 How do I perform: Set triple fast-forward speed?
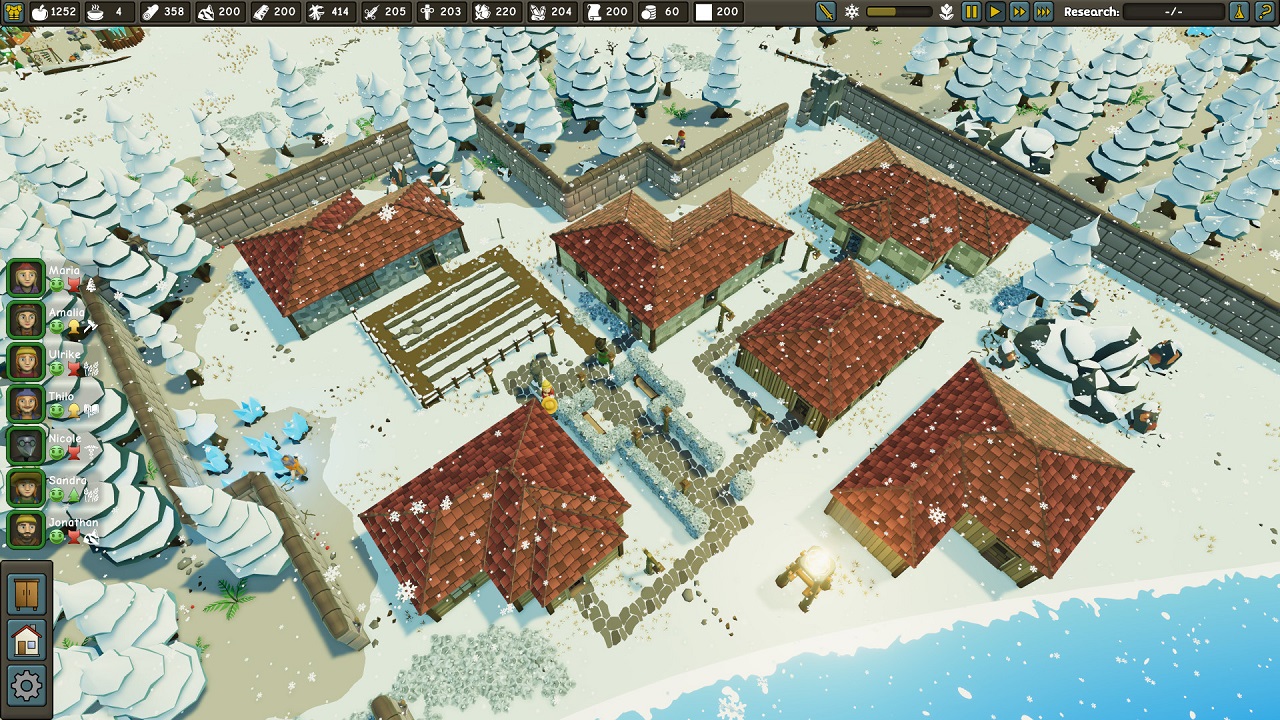click(1043, 12)
